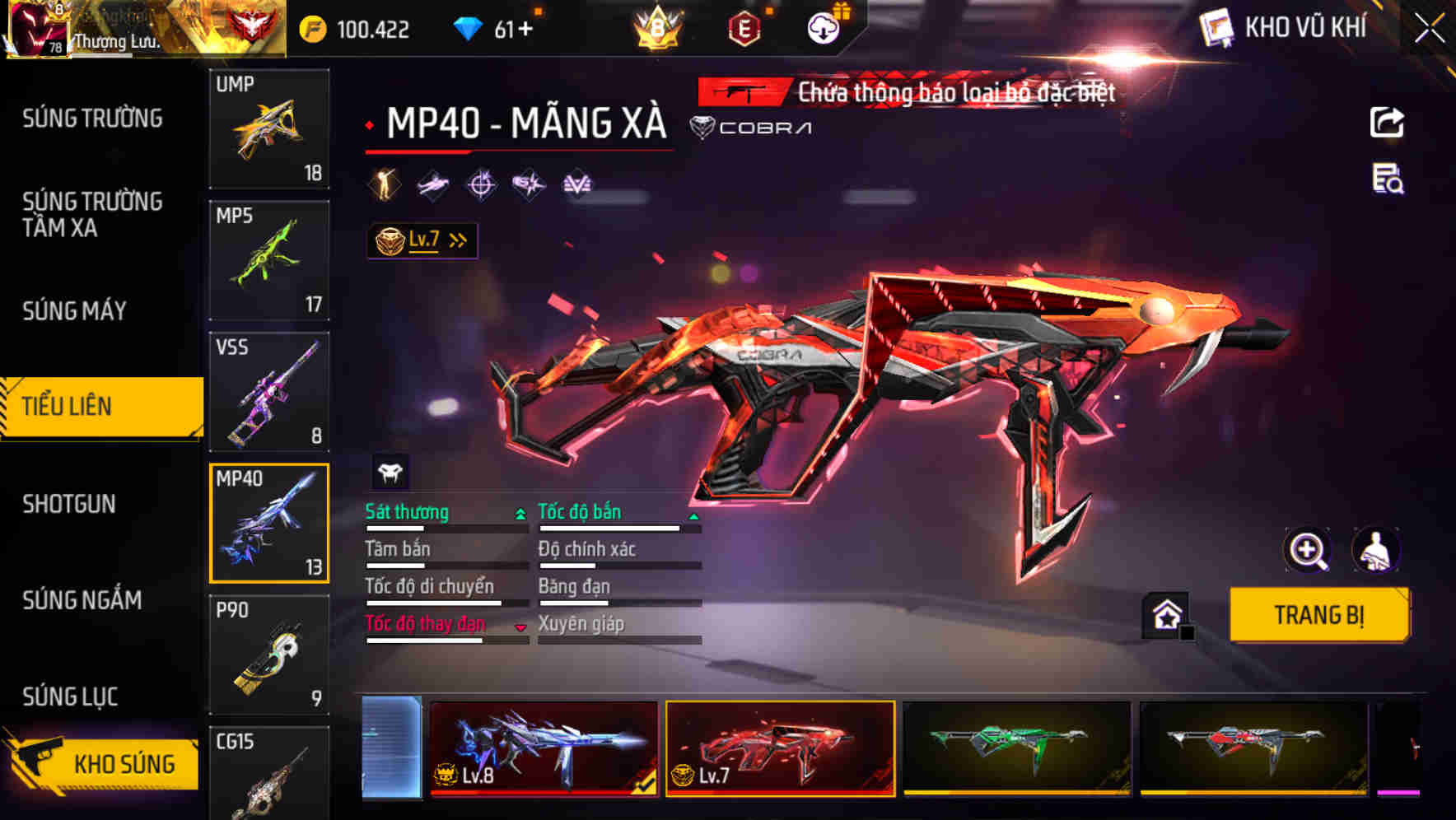
Task: Select the VSS weapon thumbnail in the sidebar
Action: (269, 390)
